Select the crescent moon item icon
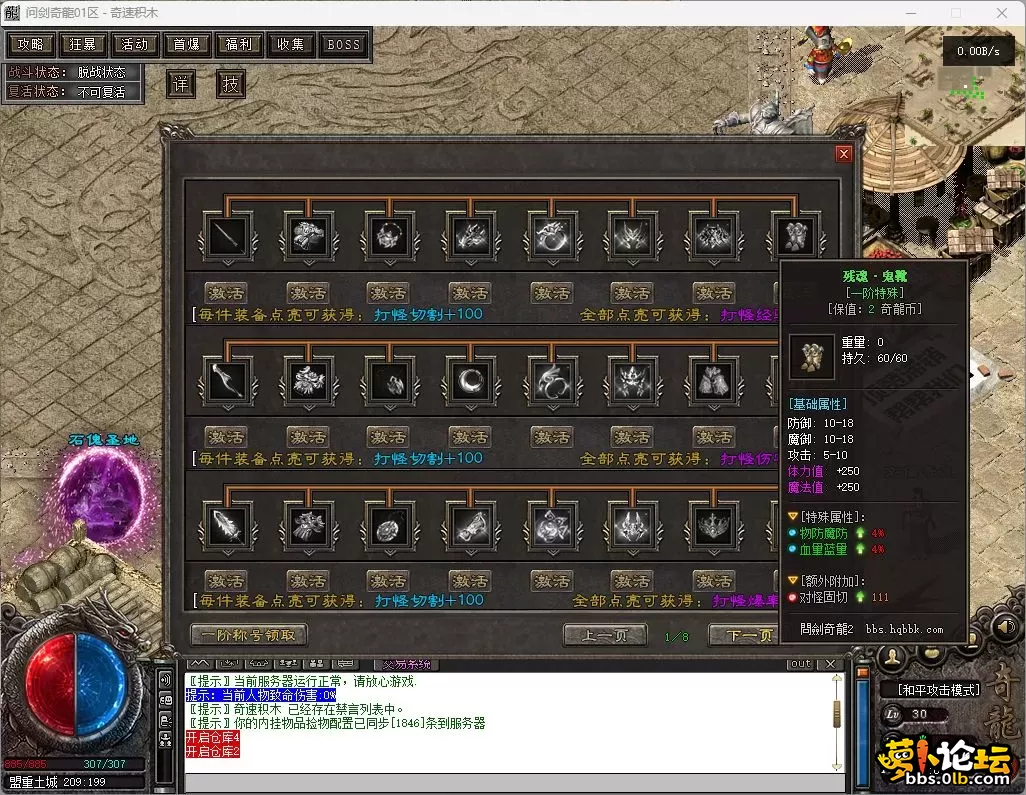Image resolution: width=1026 pixels, height=795 pixels. pyautogui.click(x=469, y=380)
